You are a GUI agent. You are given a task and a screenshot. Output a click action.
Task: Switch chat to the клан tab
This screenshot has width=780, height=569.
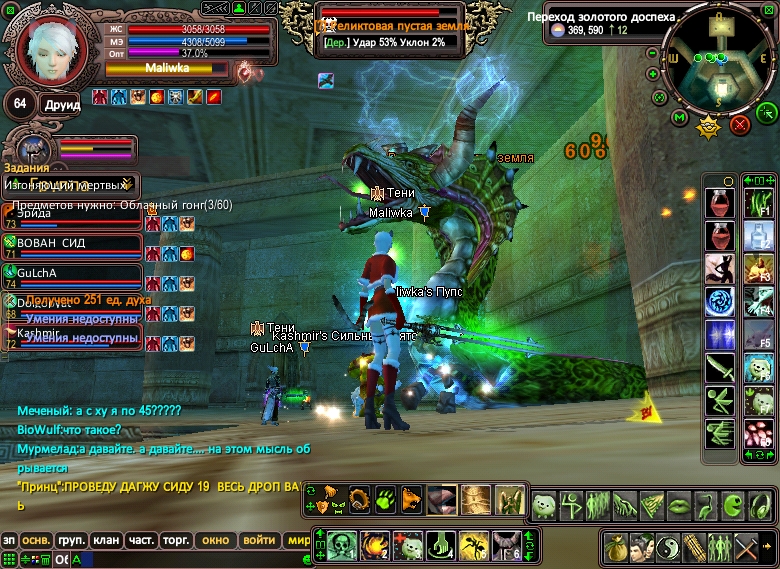(x=106, y=540)
